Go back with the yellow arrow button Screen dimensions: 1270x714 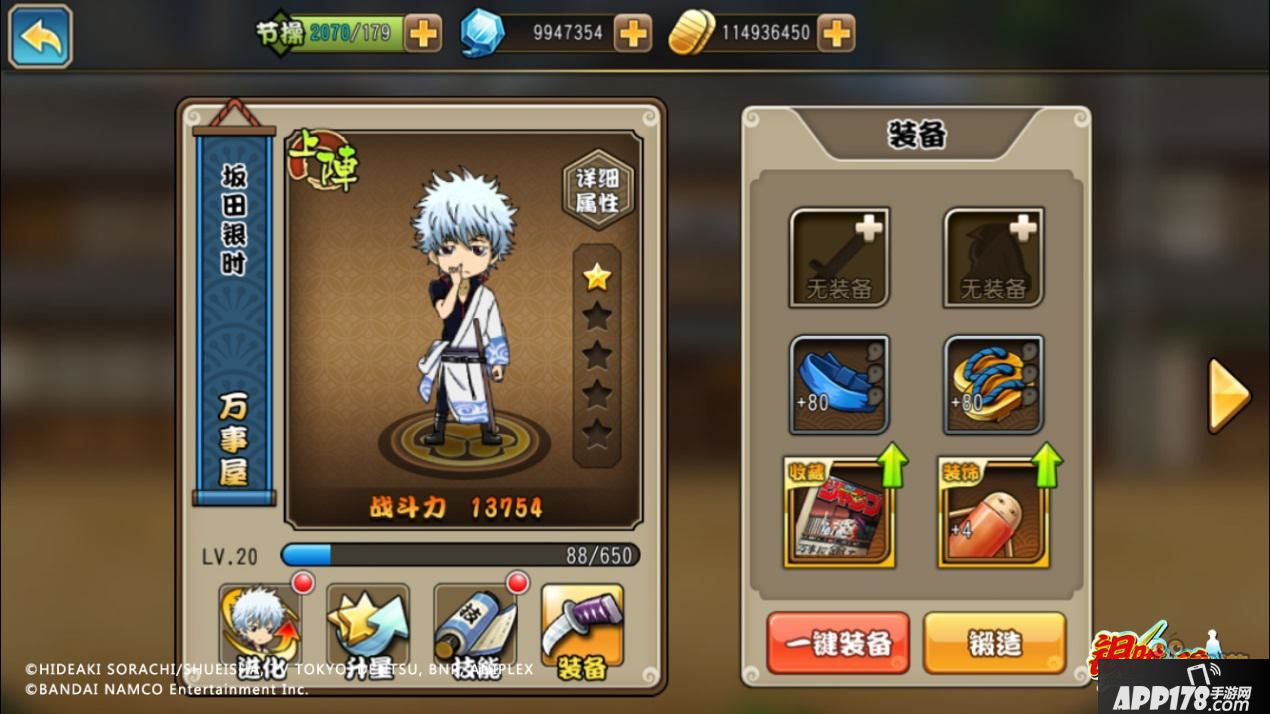[40, 36]
